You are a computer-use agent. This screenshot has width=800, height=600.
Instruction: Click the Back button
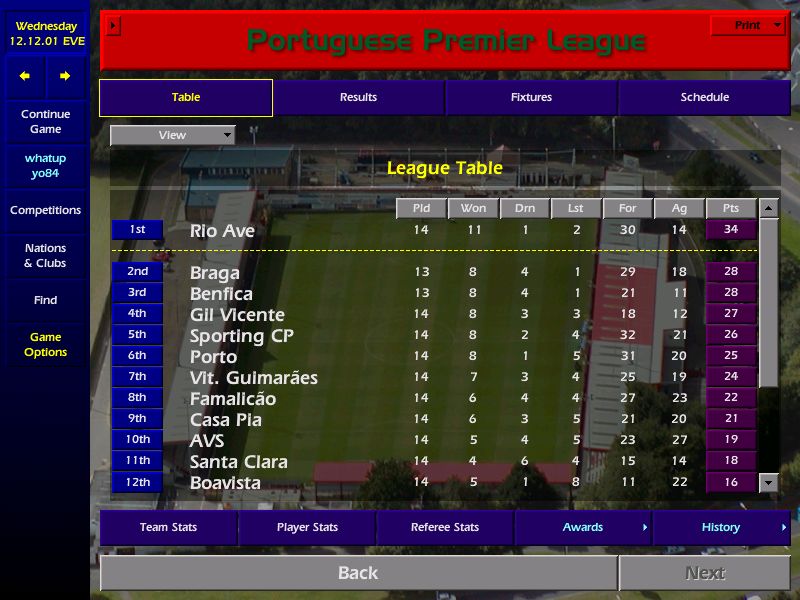click(x=358, y=573)
